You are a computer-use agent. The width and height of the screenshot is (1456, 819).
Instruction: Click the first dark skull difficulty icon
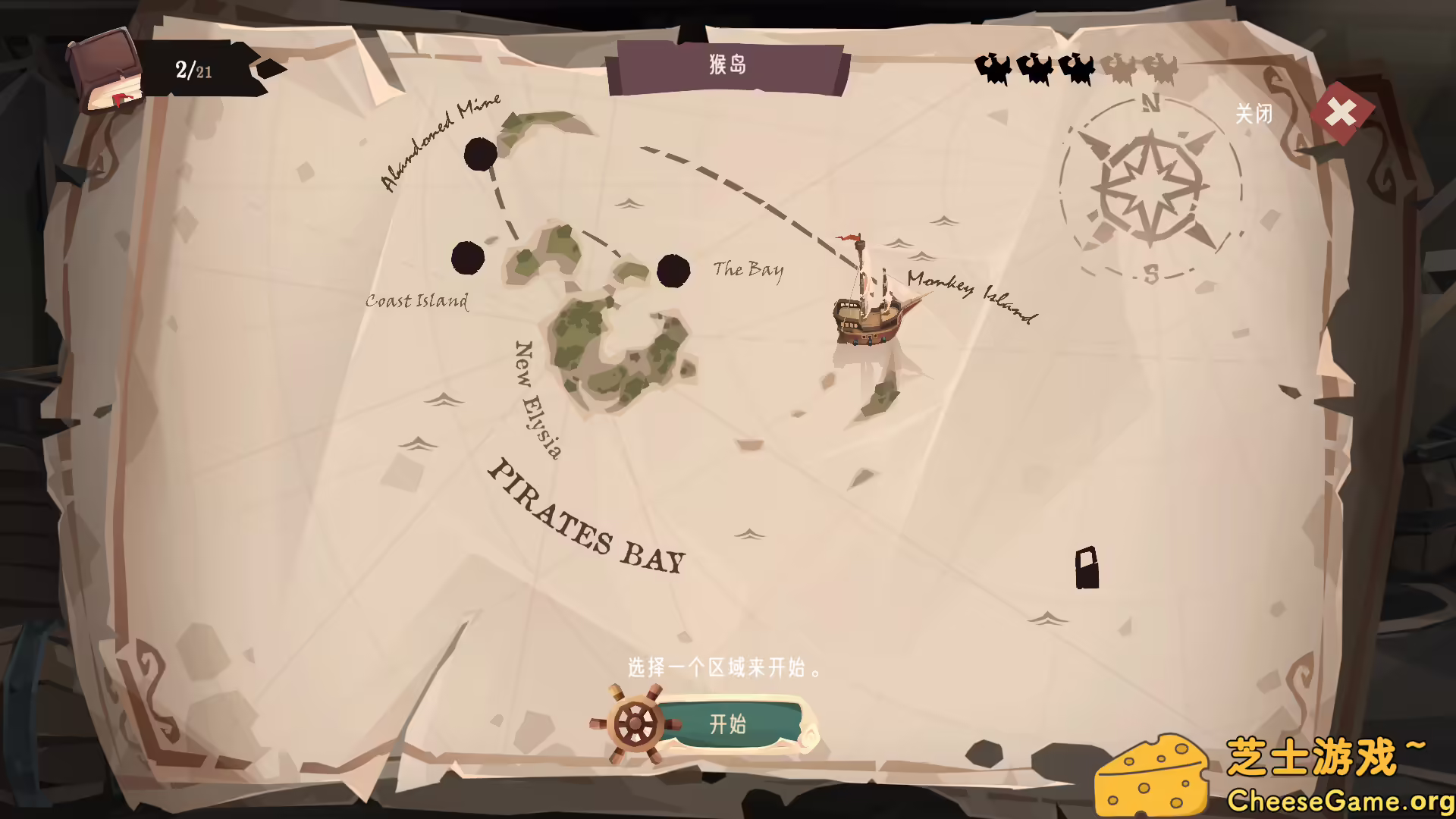click(x=993, y=68)
